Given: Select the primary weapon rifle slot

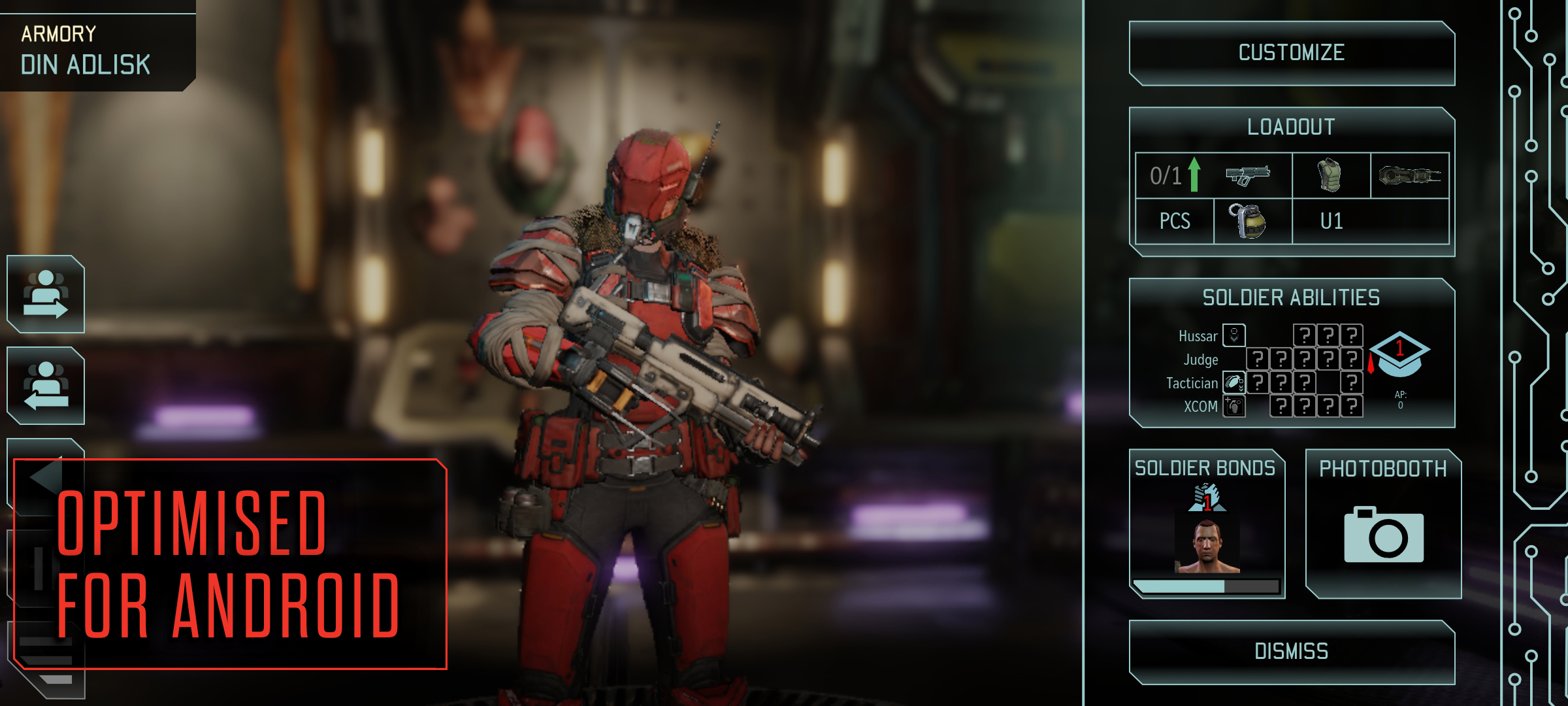Looking at the screenshot, I should pos(1247,175).
